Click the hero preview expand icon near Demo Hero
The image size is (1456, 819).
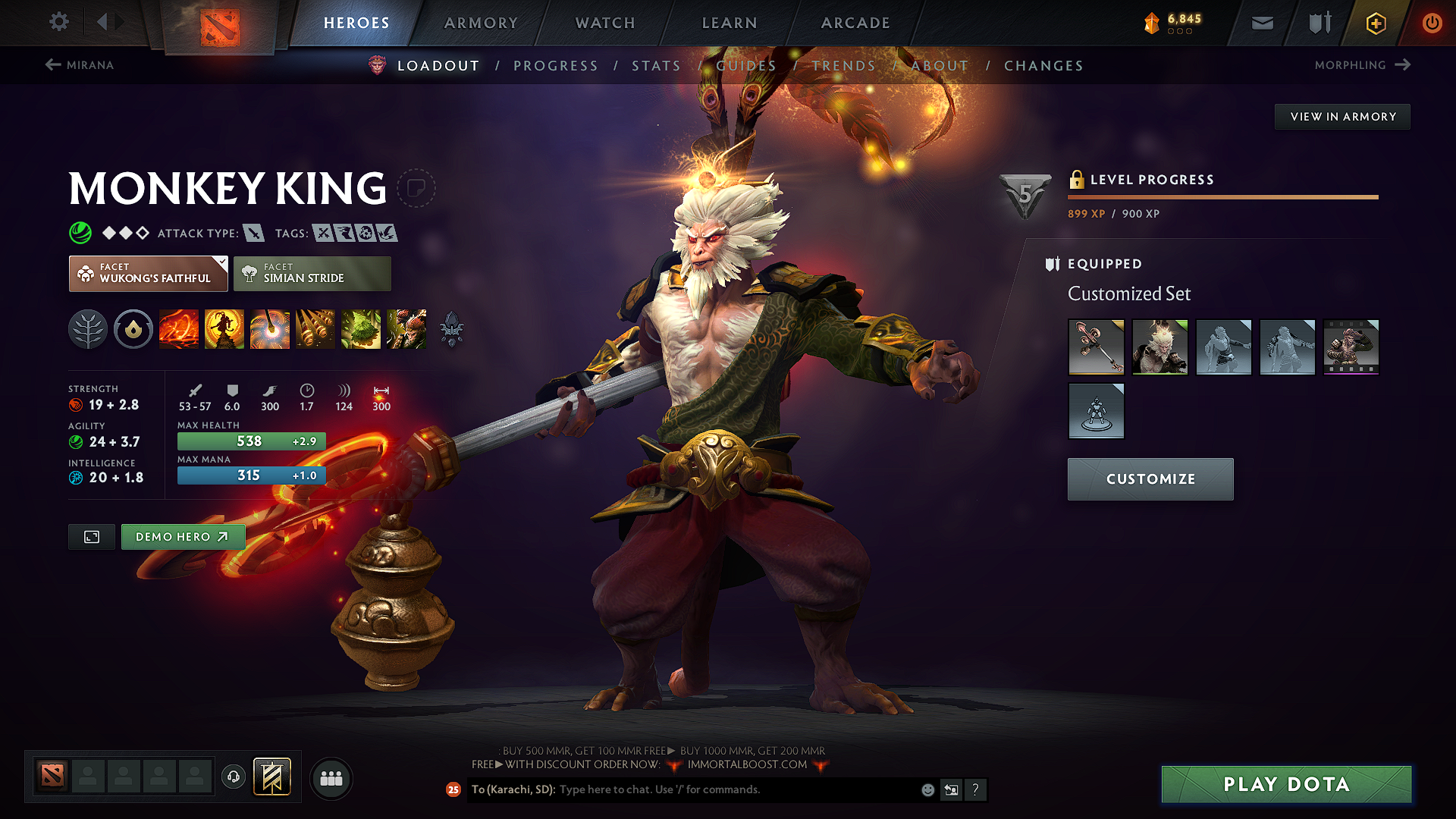click(x=91, y=537)
